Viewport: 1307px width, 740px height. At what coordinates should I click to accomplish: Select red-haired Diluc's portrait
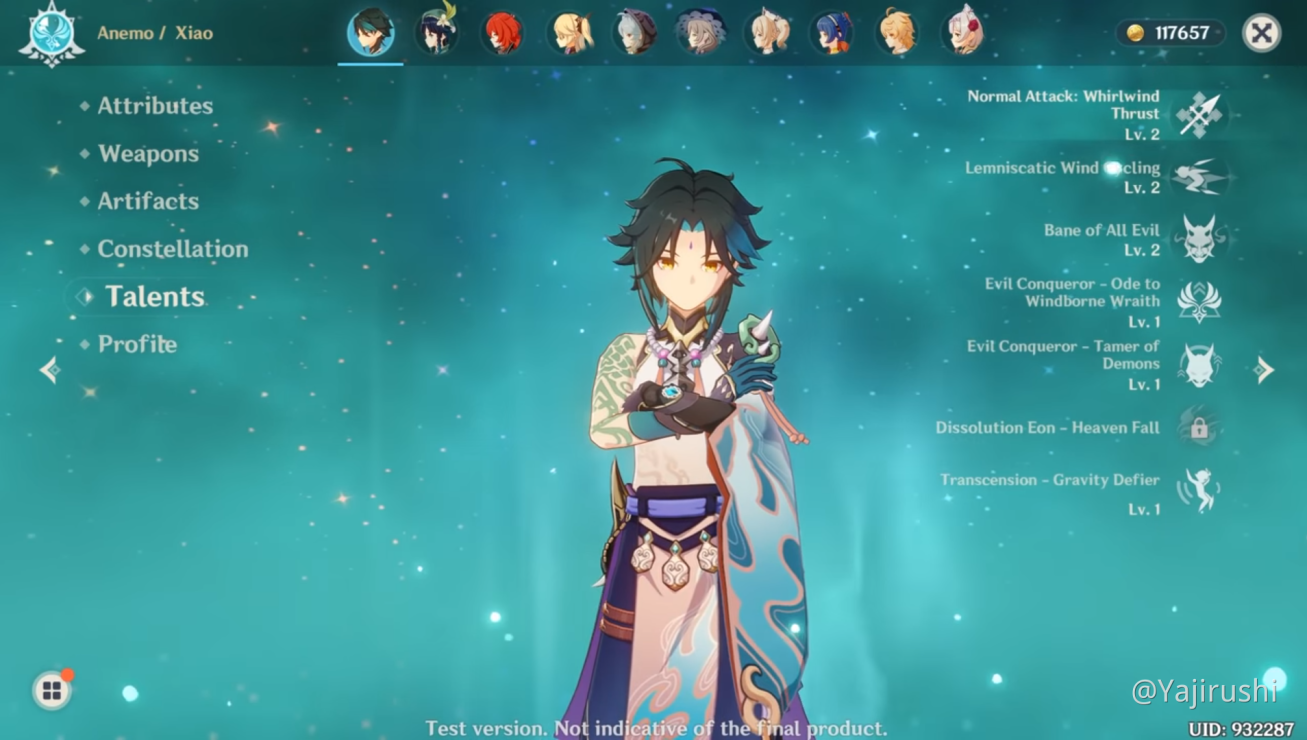point(502,33)
